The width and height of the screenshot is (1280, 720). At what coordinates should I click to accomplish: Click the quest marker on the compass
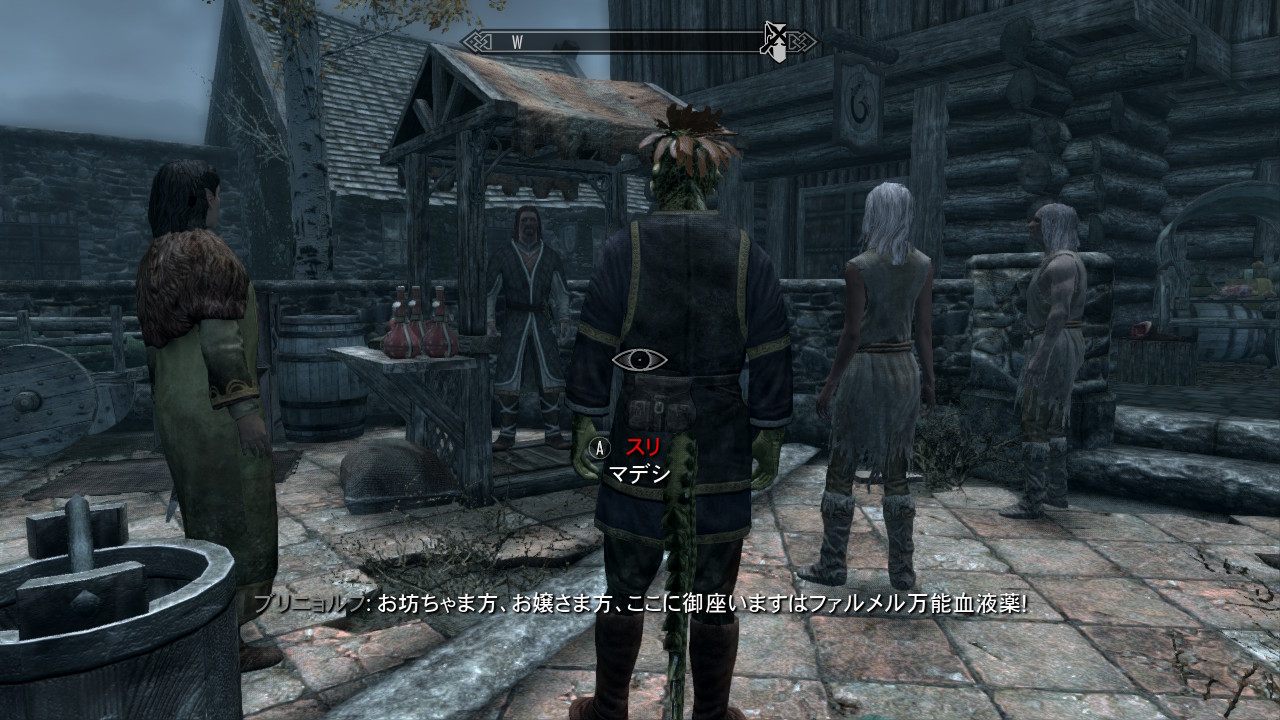(x=776, y=42)
